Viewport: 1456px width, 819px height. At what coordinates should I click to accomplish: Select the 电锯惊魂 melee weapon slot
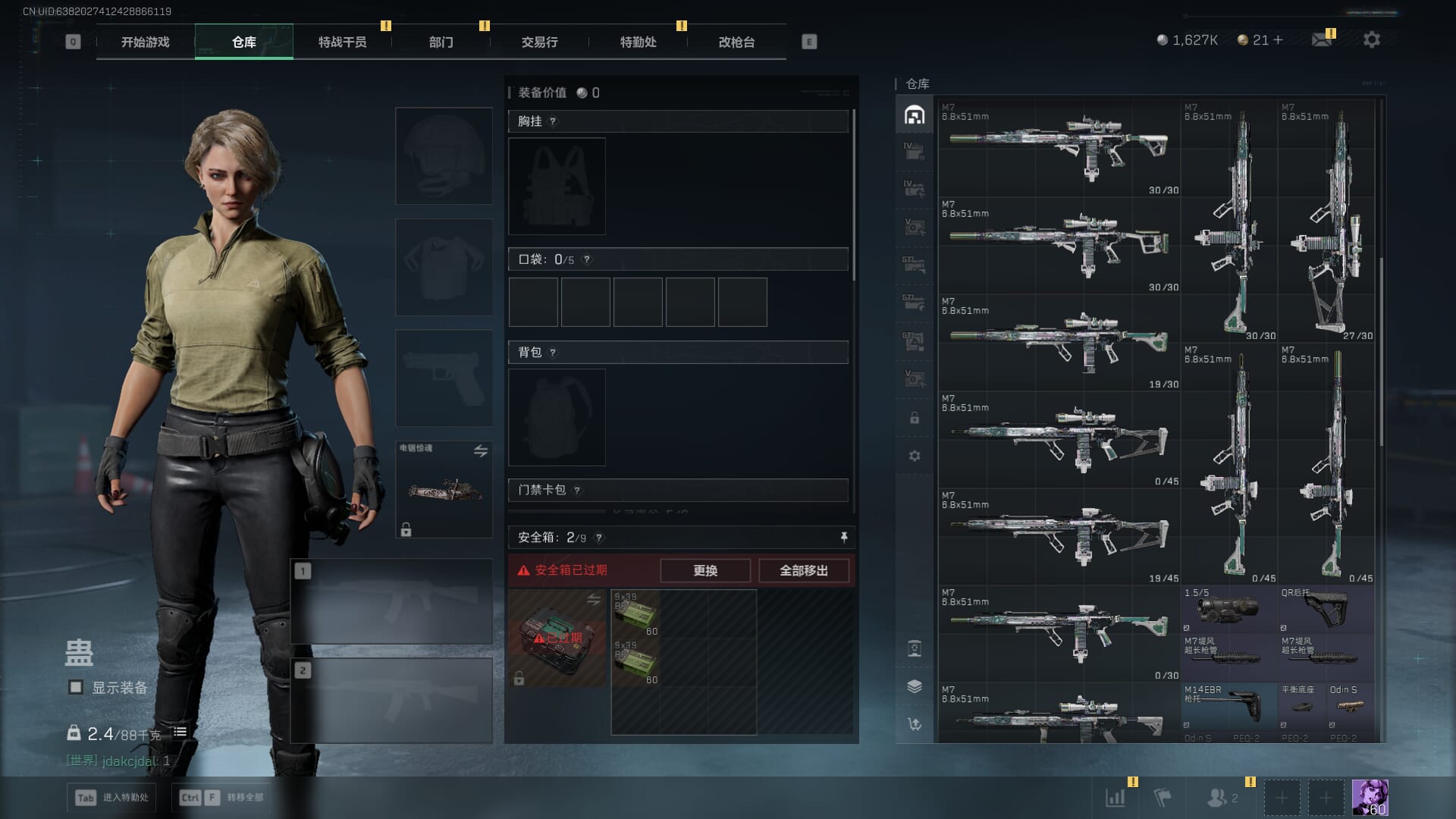tap(444, 489)
